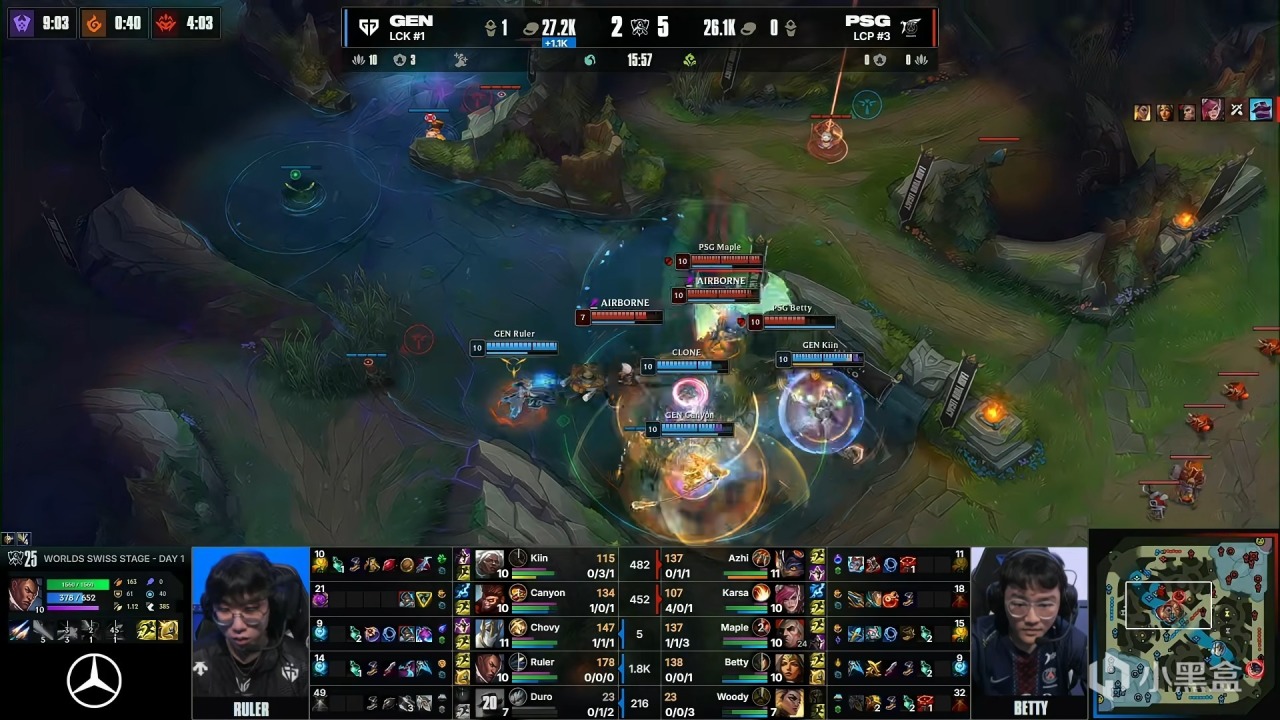Click the Mercedes-Benz sponsor logo
Screen dimensions: 1280x720
pos(94,681)
